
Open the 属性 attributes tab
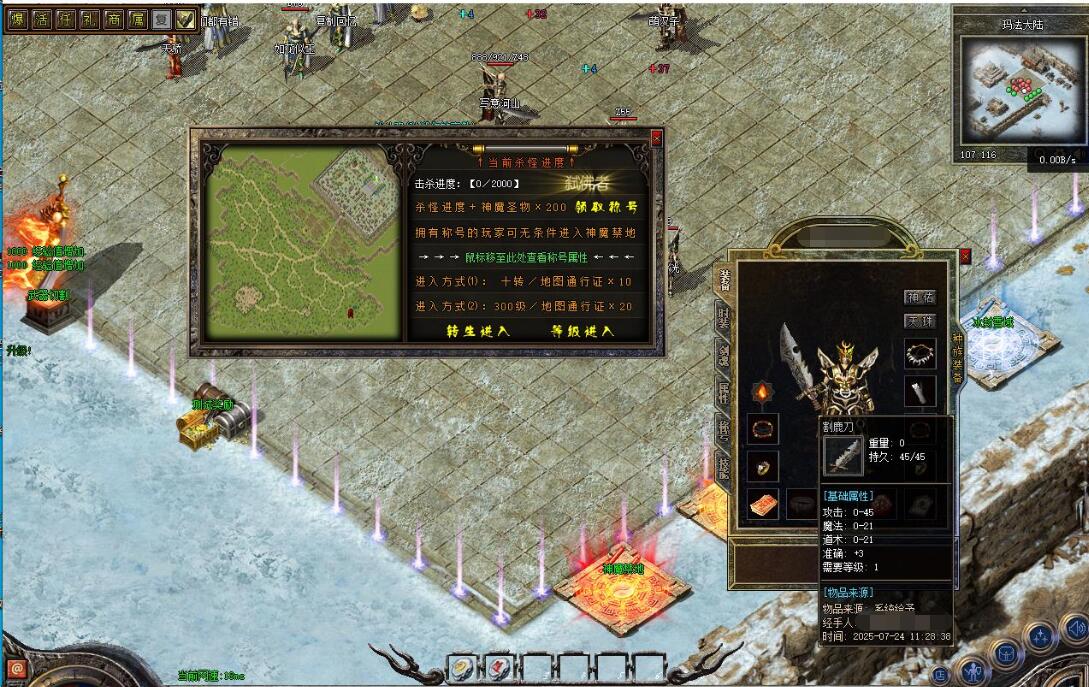(723, 393)
